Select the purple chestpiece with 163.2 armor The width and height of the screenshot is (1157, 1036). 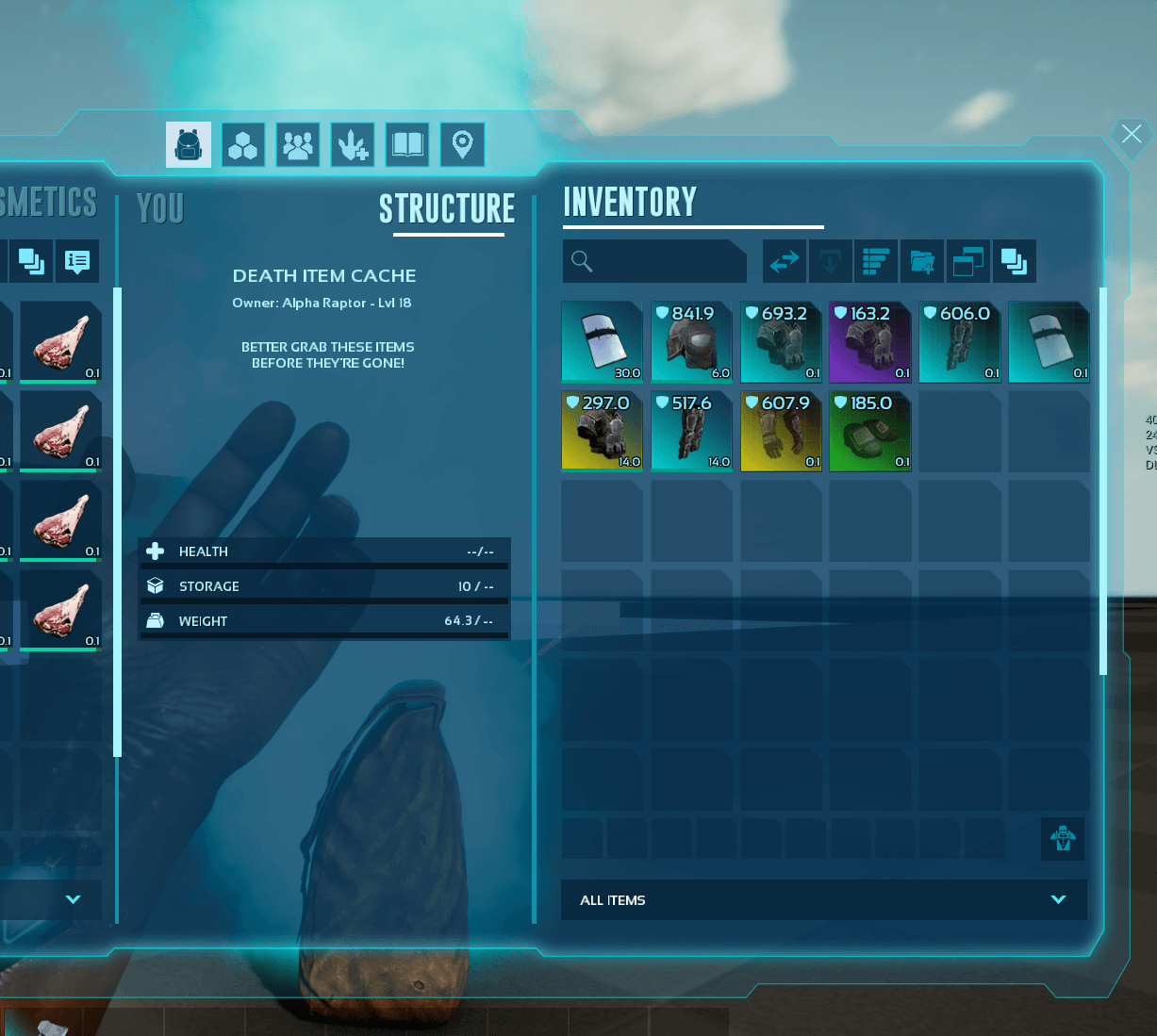[x=869, y=341]
